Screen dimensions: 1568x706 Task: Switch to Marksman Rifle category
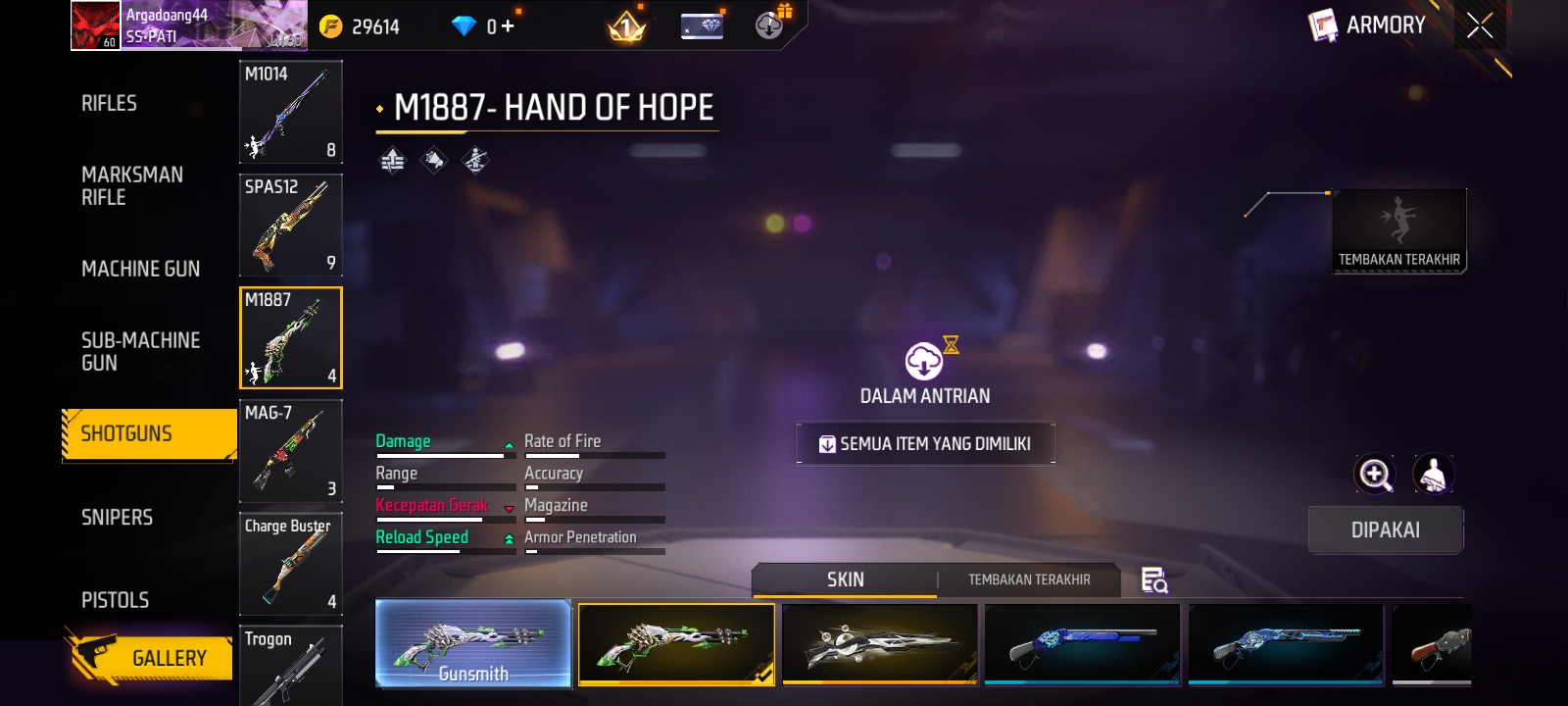coord(131,185)
